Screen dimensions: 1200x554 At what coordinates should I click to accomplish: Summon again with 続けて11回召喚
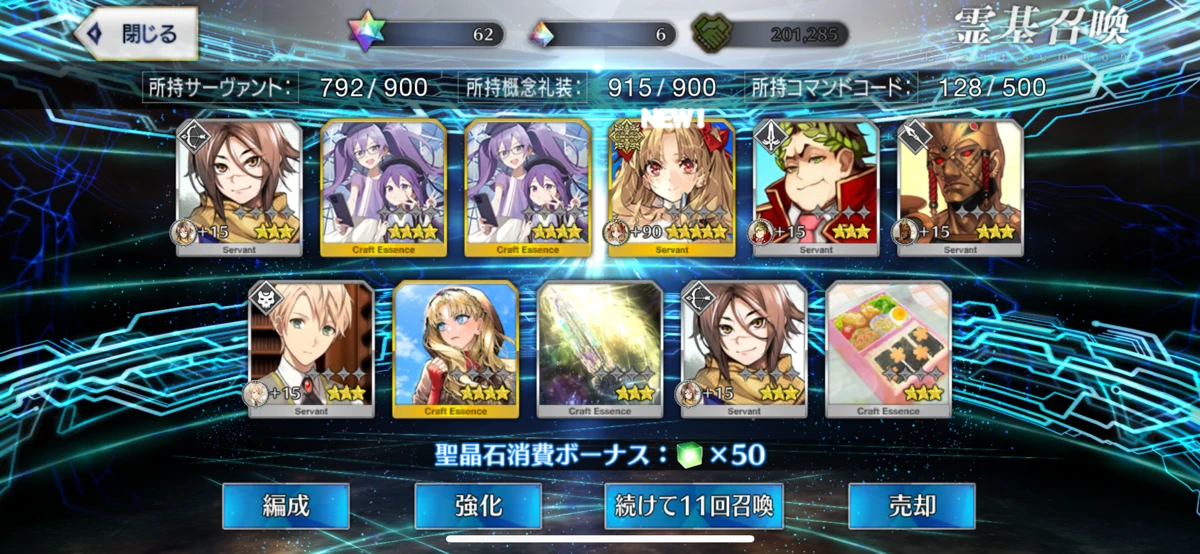pos(693,505)
